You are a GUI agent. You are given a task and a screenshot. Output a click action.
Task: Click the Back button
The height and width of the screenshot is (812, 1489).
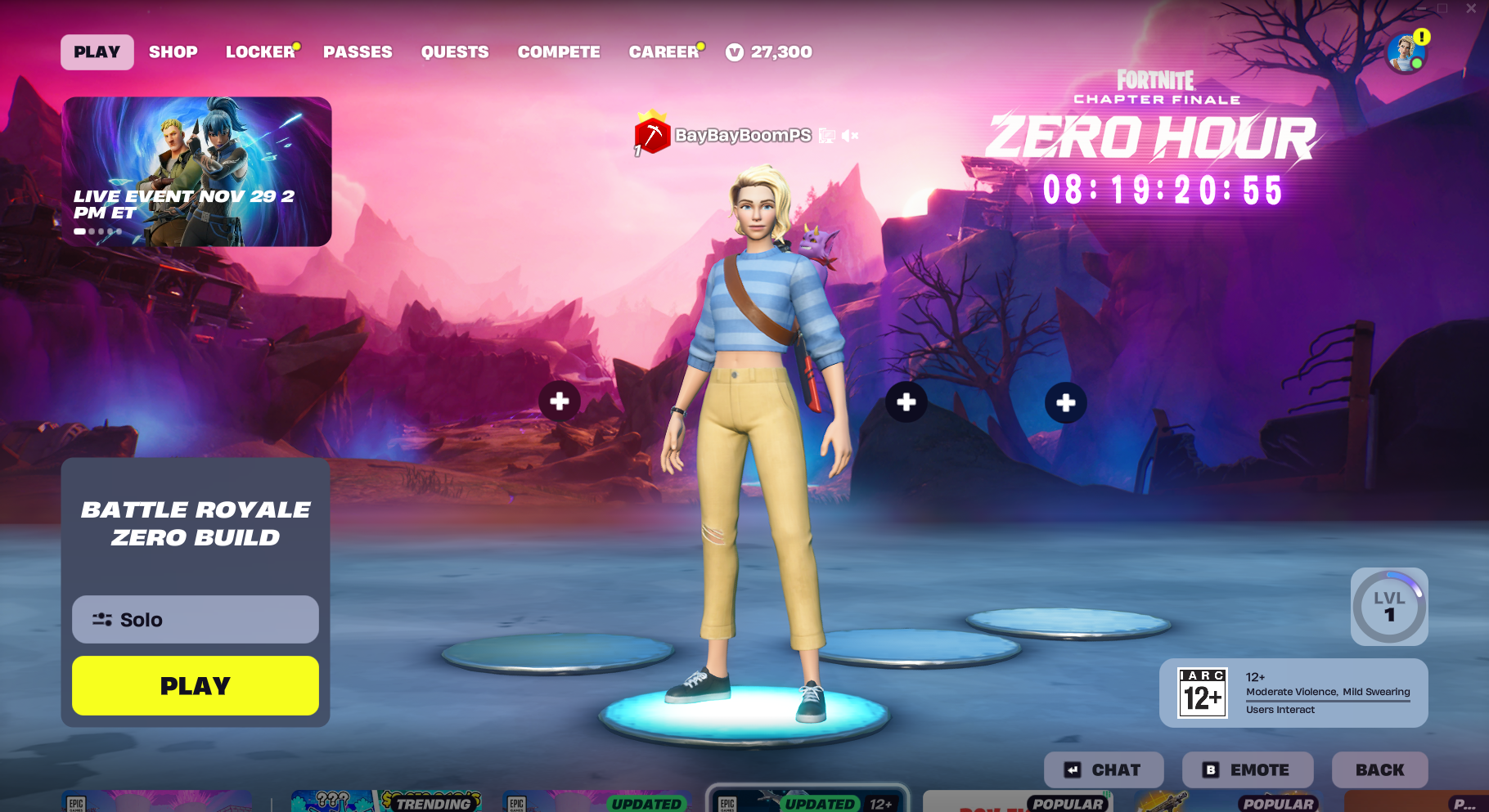click(x=1379, y=769)
